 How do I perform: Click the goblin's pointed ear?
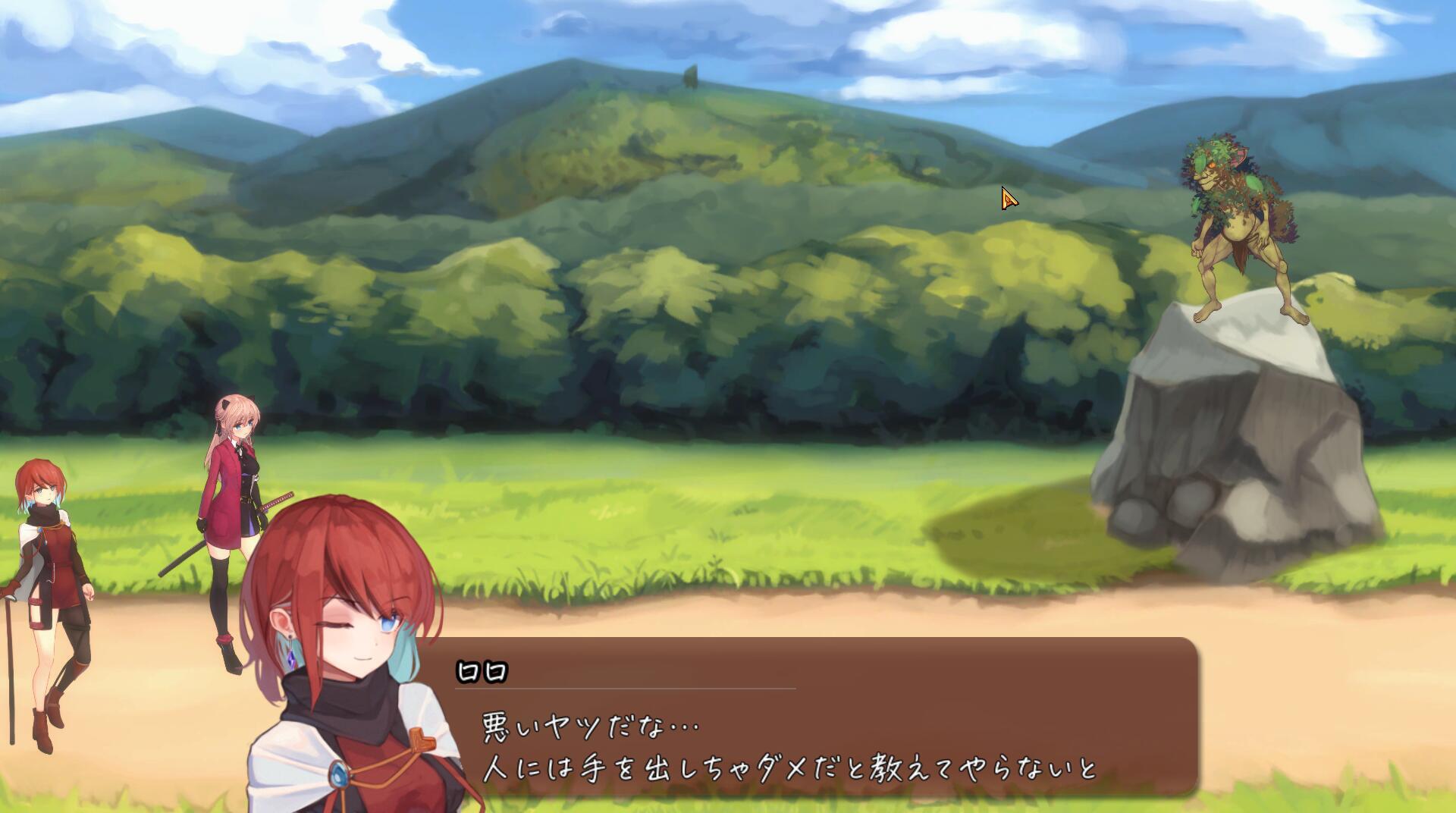1241,153
